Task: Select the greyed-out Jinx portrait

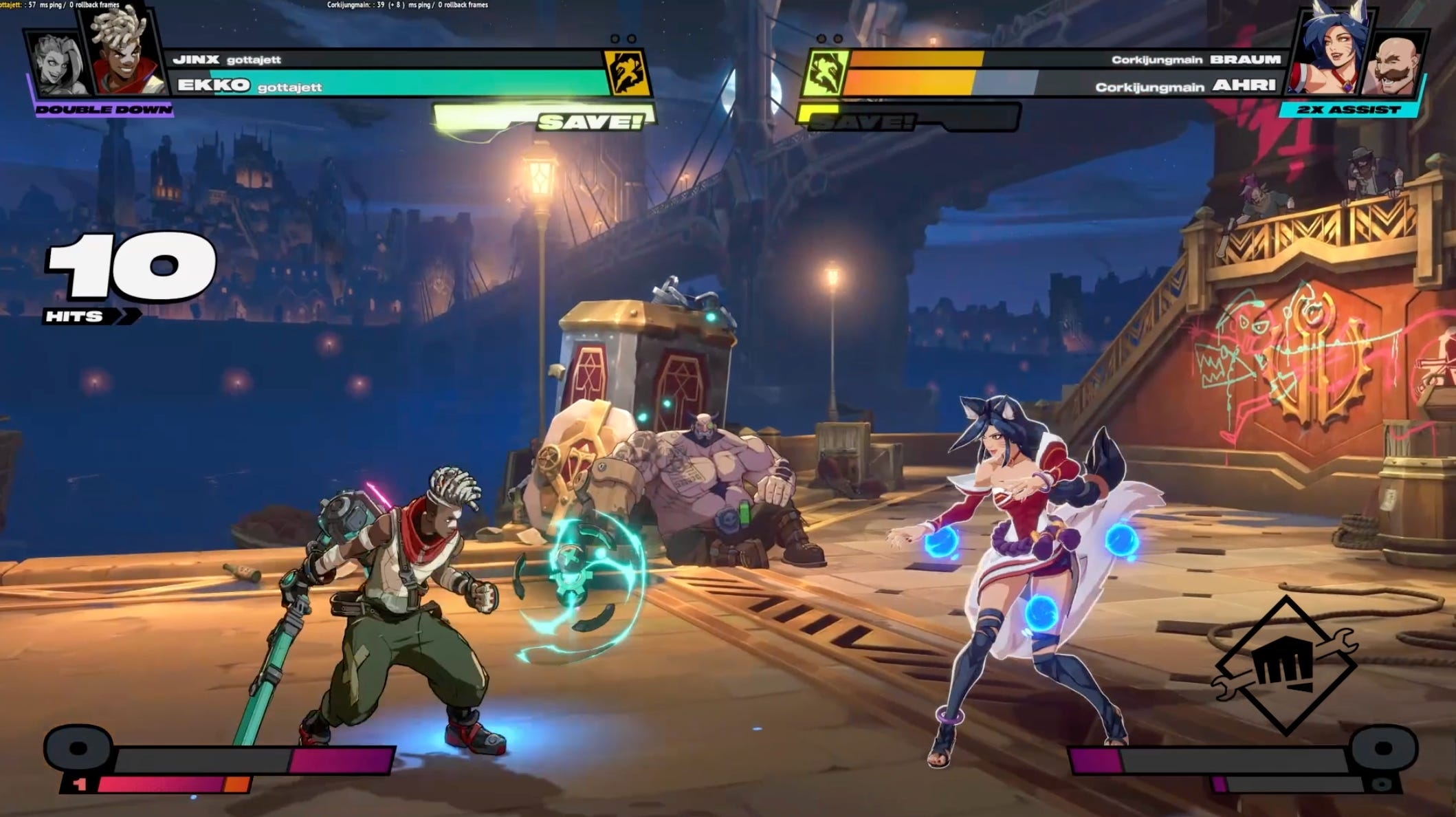Action: (x=58, y=67)
